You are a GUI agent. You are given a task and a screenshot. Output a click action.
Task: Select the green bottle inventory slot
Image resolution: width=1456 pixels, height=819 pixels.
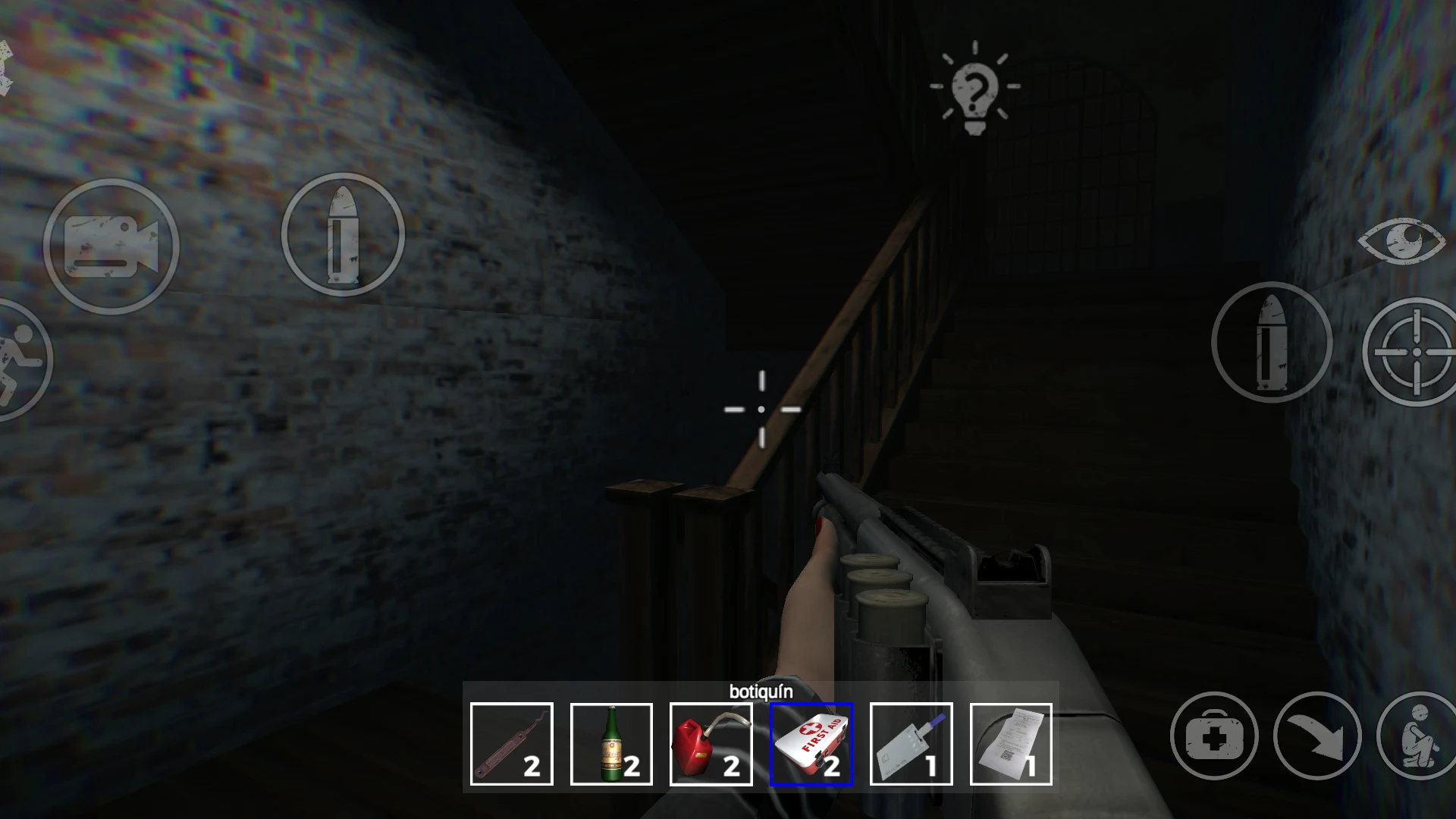[x=611, y=742]
